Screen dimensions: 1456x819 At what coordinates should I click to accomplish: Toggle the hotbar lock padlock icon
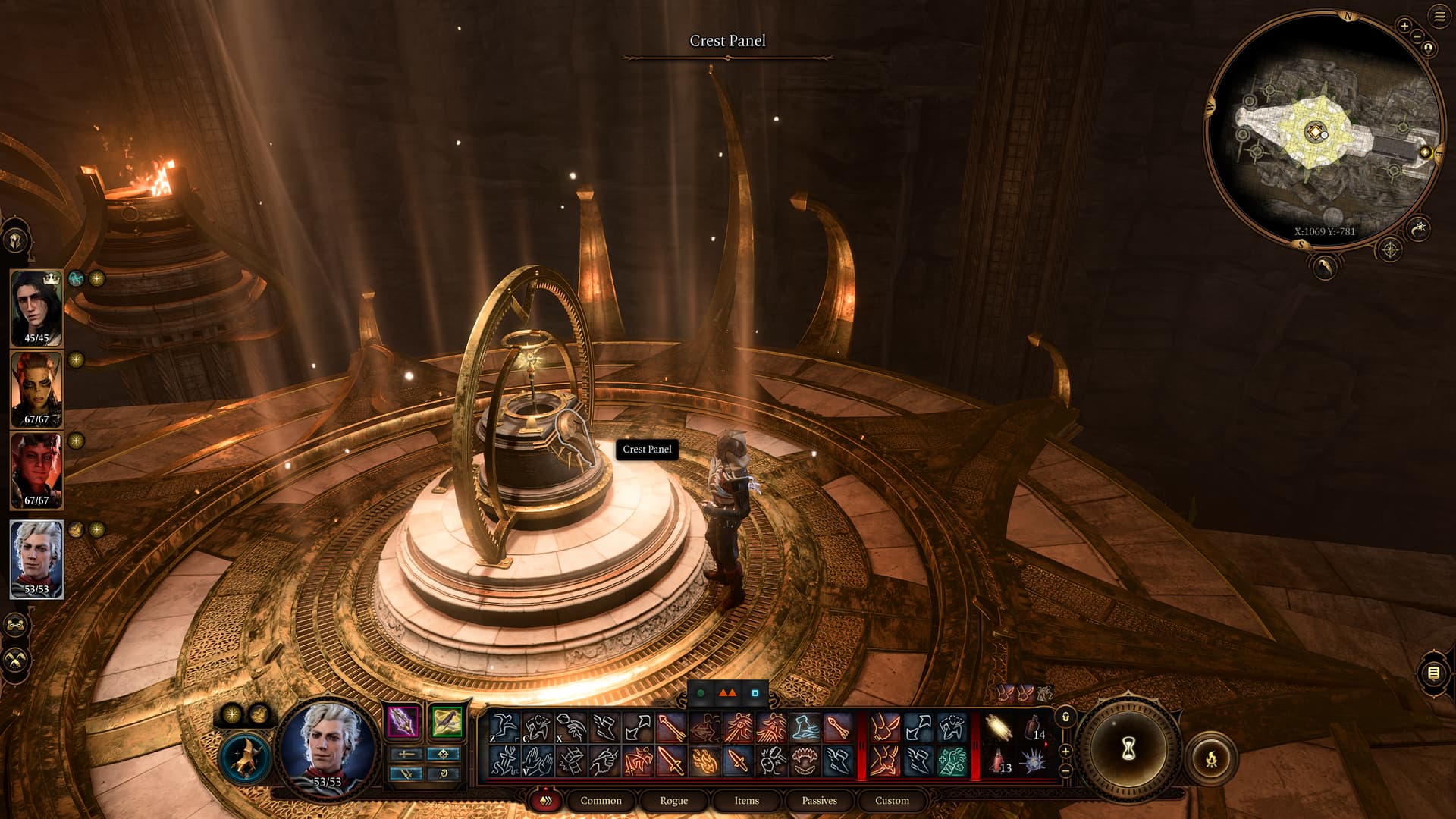pyautogui.click(x=1065, y=717)
